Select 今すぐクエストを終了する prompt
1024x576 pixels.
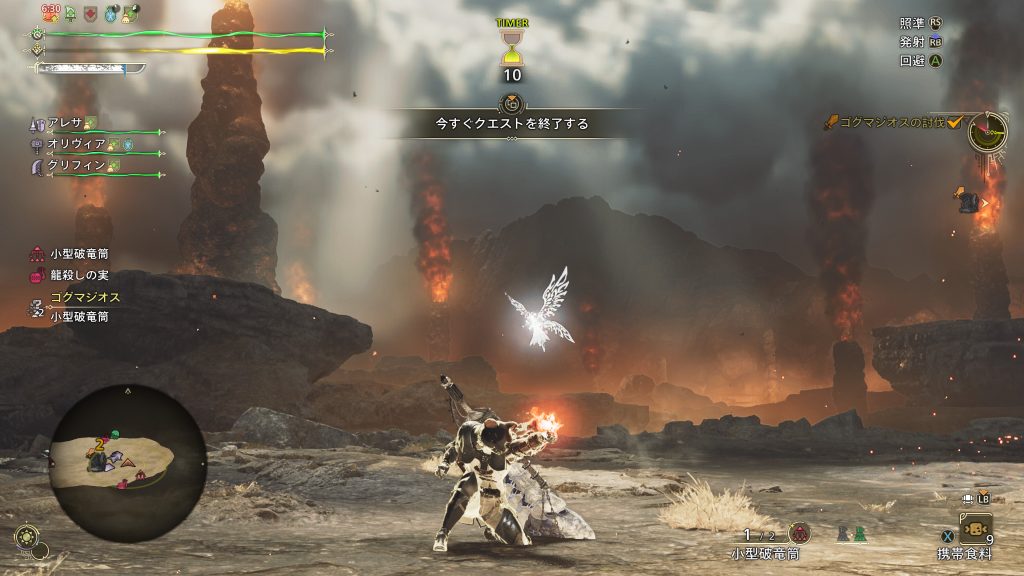click(x=511, y=124)
